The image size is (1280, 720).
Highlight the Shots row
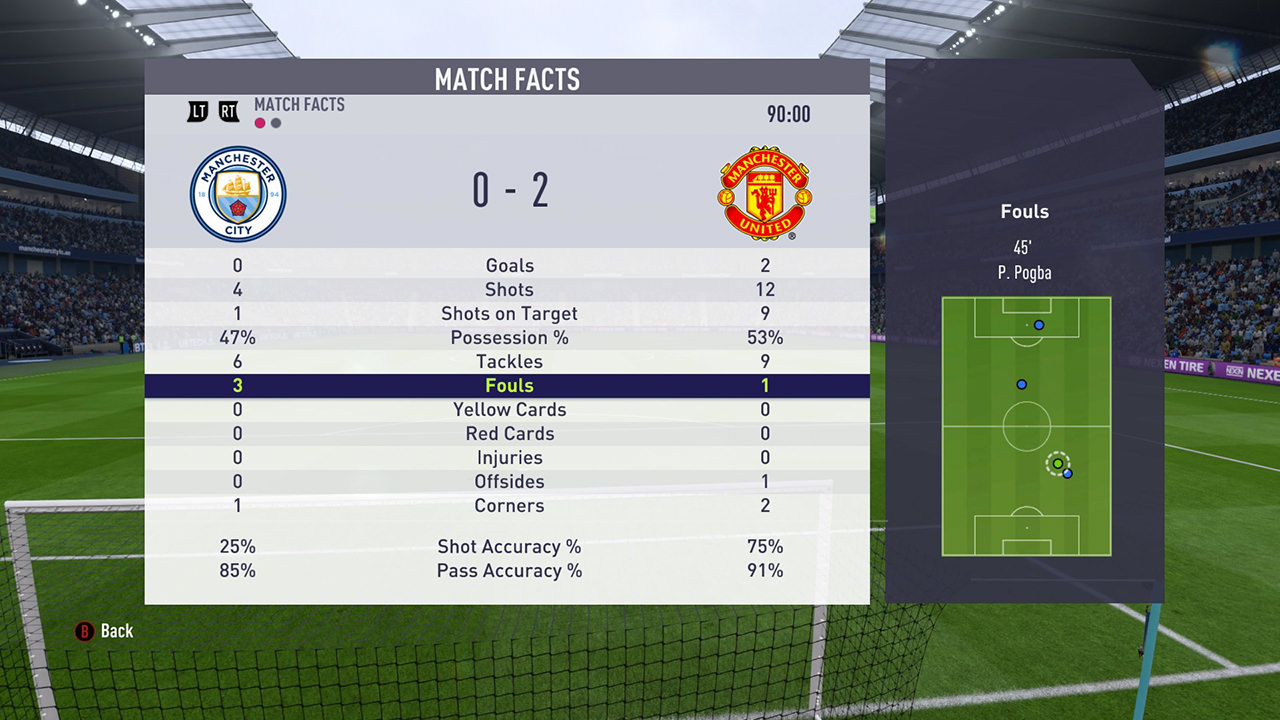(x=509, y=290)
